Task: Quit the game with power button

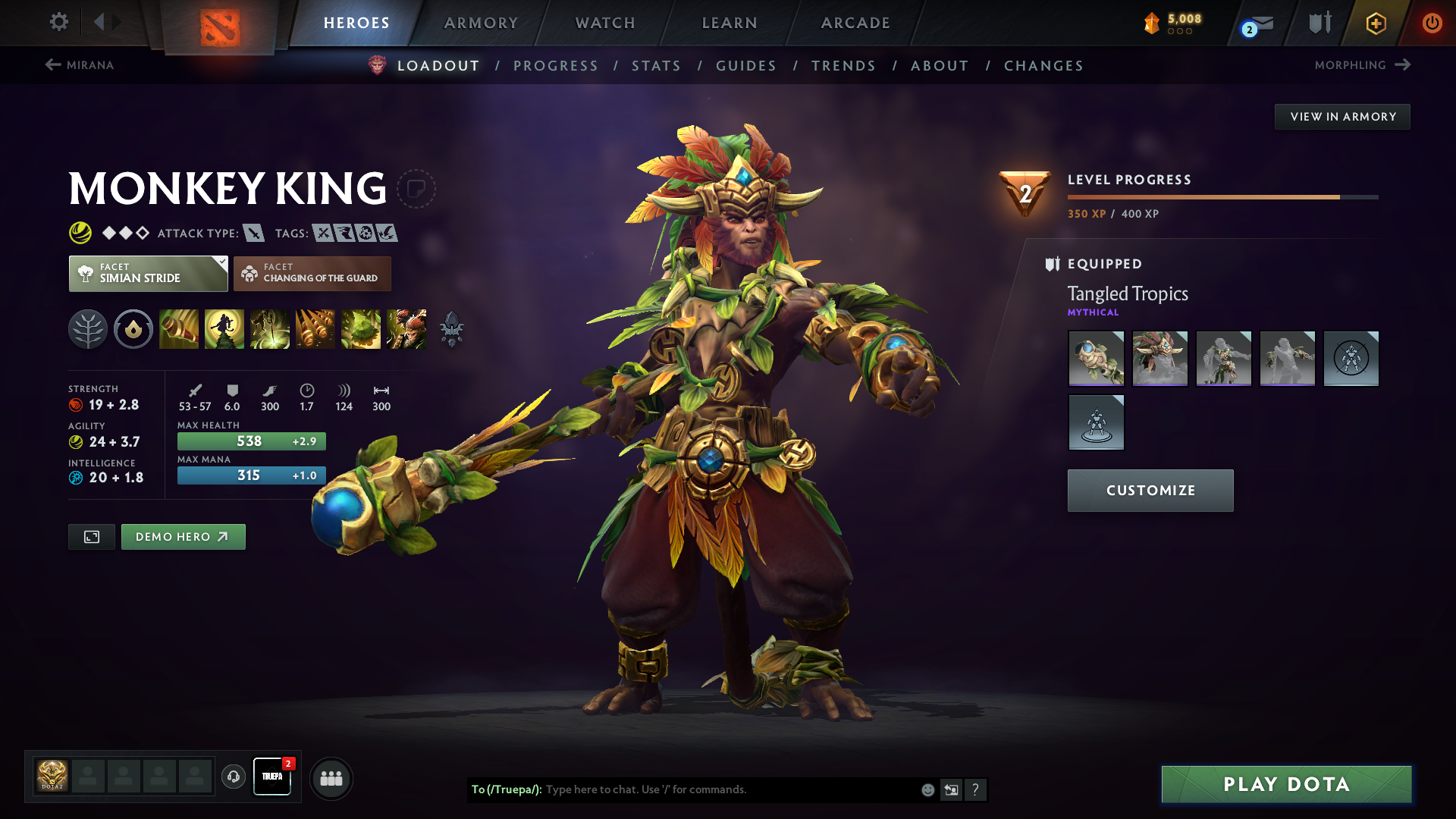Action: pos(1432,23)
